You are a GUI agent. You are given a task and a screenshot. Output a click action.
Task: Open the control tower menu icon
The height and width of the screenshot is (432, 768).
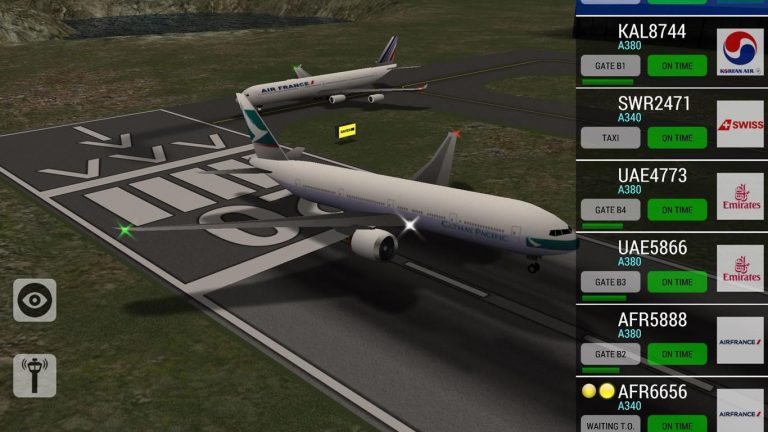click(35, 375)
